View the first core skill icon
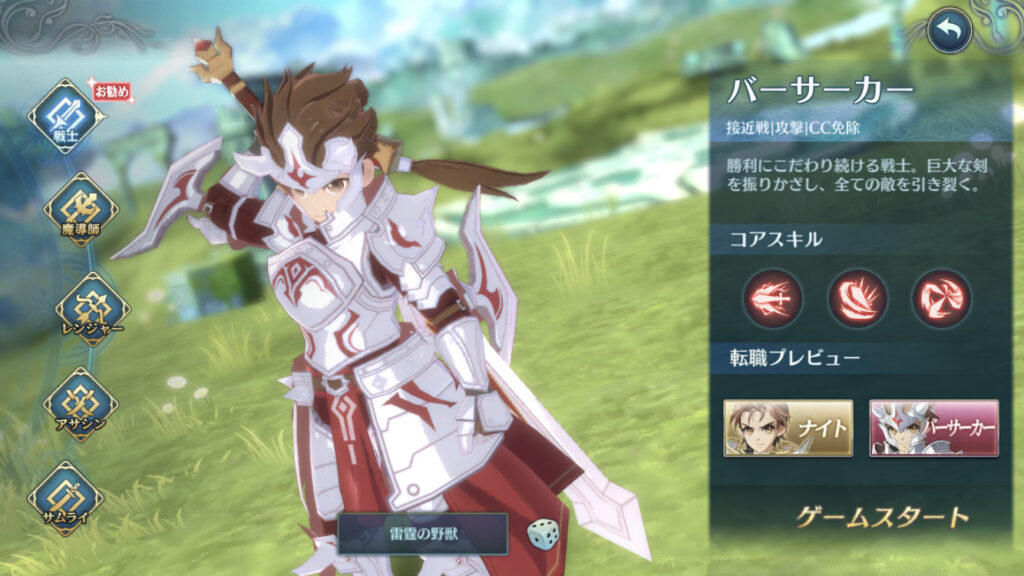 click(772, 297)
